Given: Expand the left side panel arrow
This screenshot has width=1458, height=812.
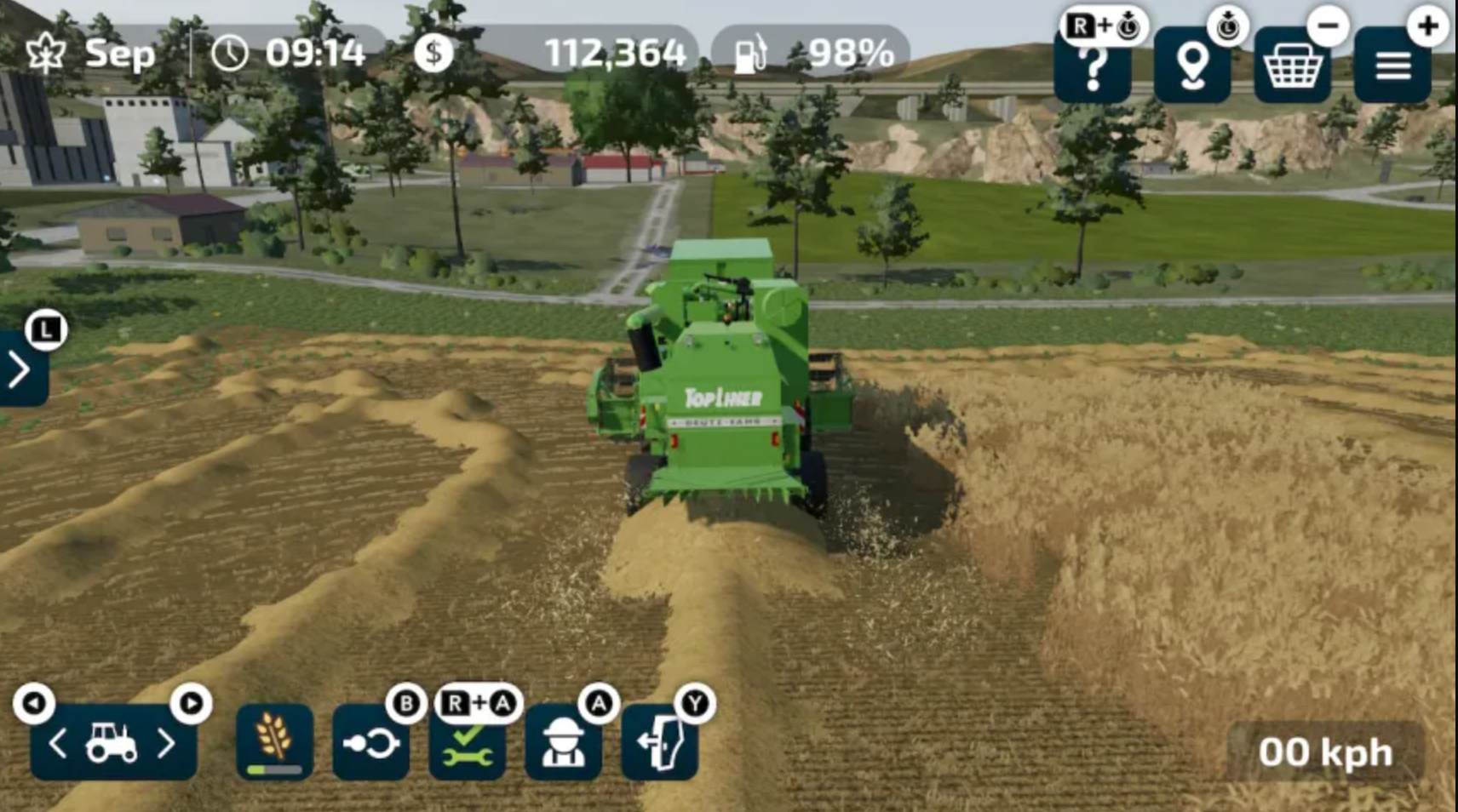Looking at the screenshot, I should [x=20, y=370].
